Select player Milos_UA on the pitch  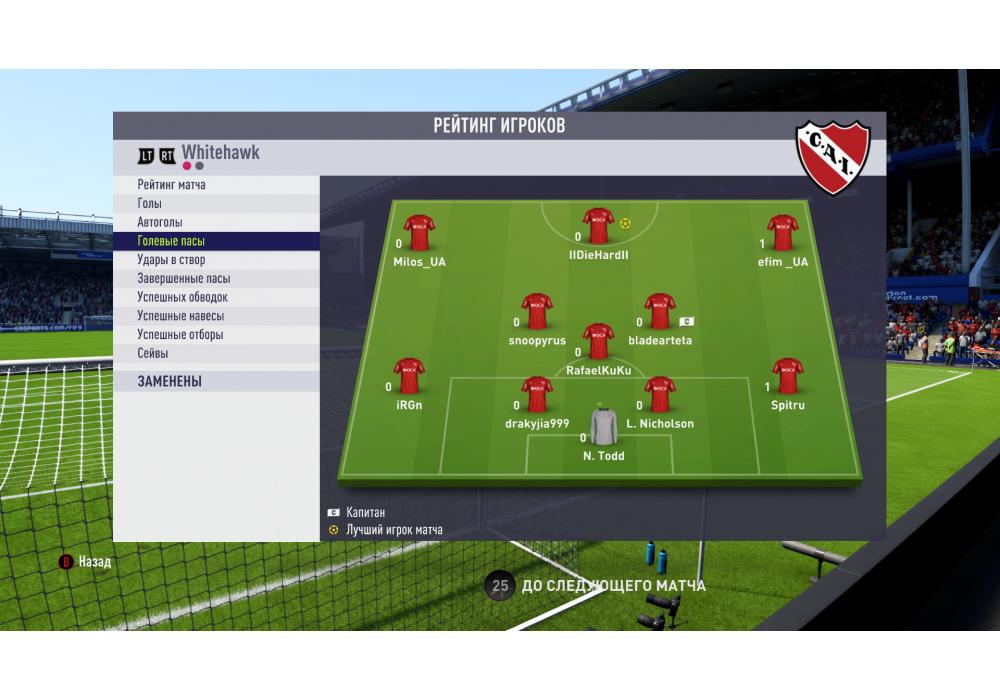[x=419, y=233]
